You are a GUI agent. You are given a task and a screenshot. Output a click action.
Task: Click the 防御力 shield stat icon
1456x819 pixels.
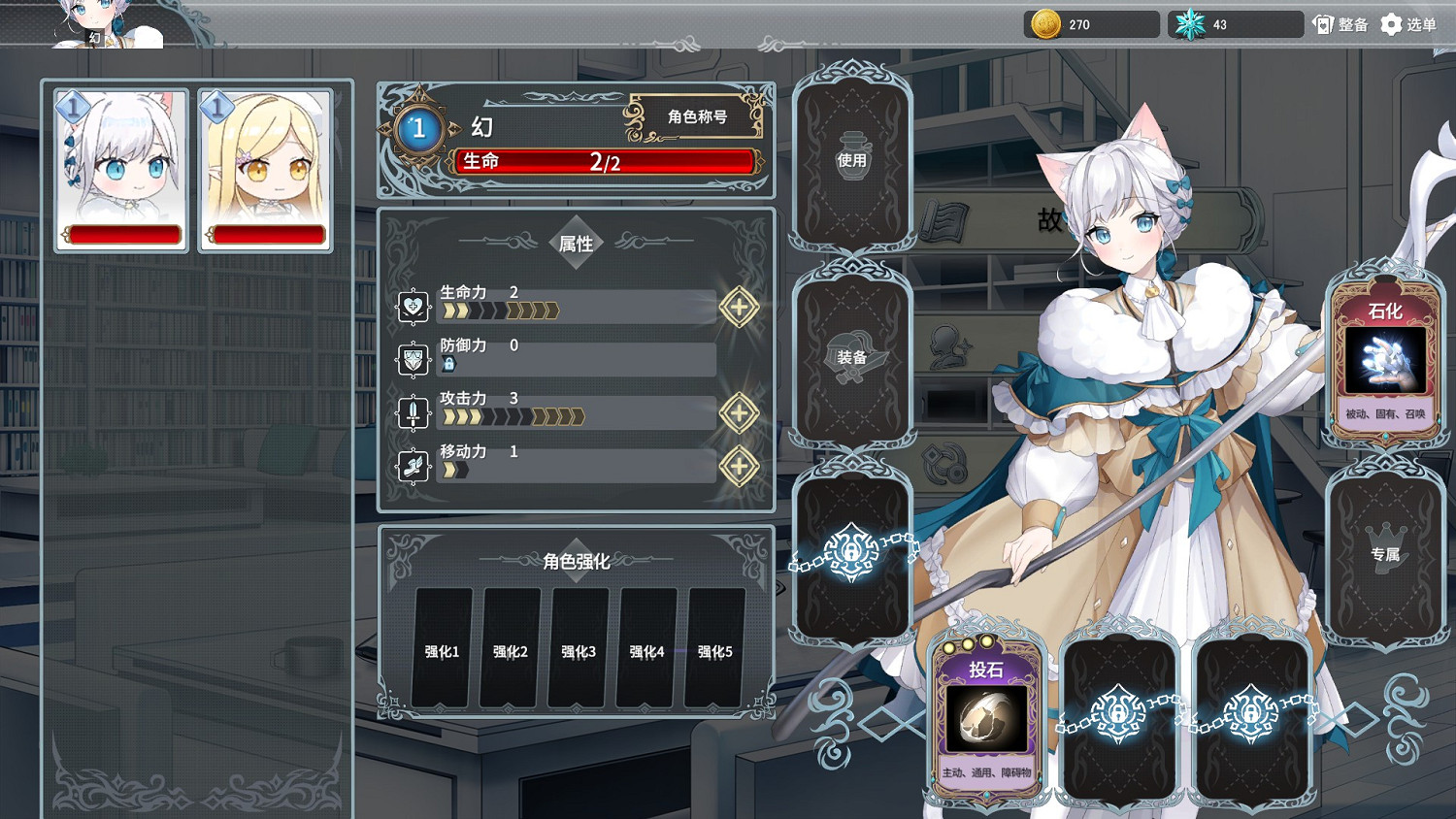point(412,358)
